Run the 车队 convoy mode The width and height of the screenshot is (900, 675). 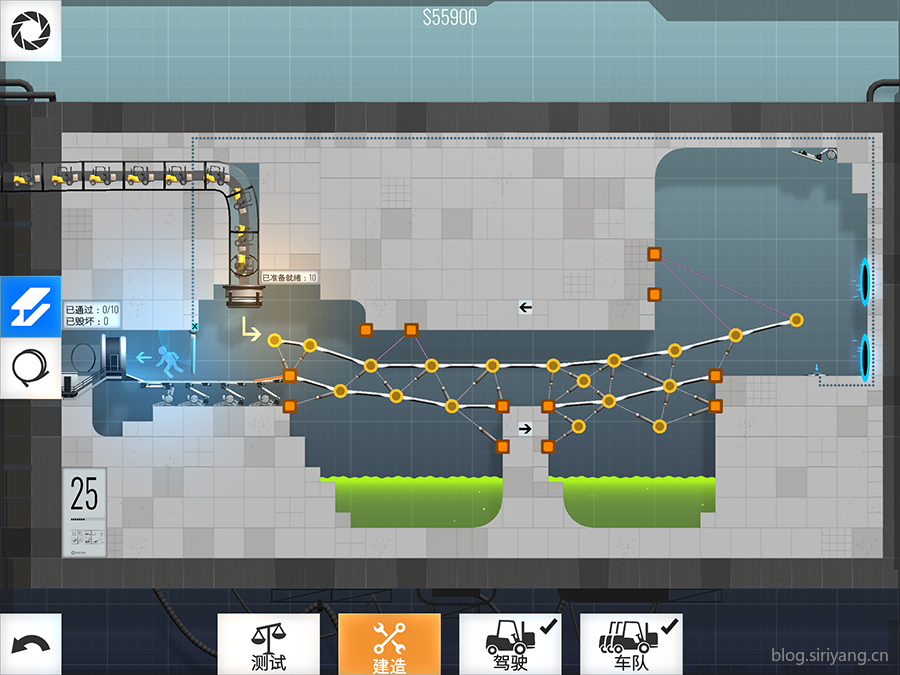[x=631, y=644]
